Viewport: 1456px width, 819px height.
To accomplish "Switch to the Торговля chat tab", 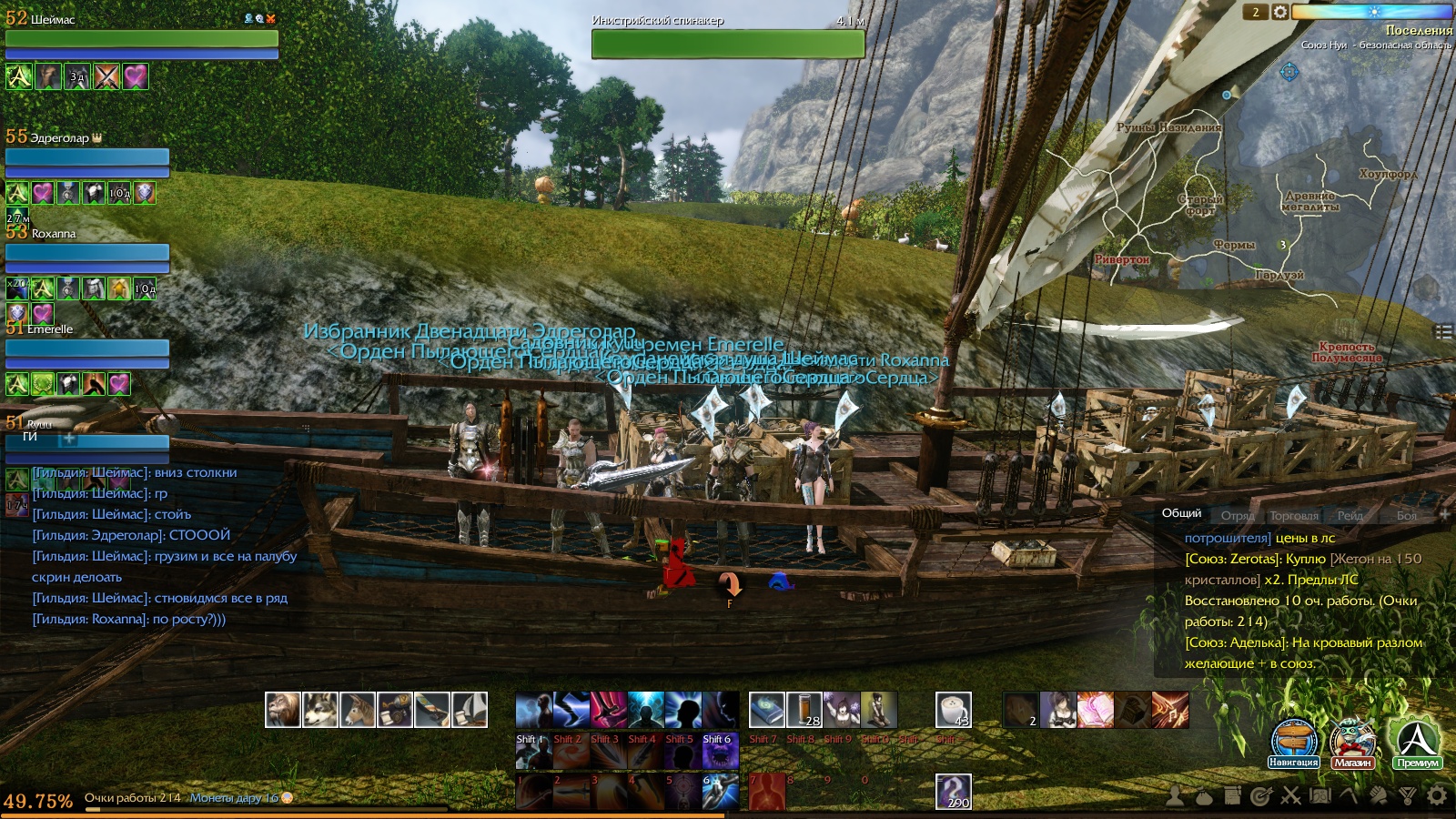I will click(1293, 516).
